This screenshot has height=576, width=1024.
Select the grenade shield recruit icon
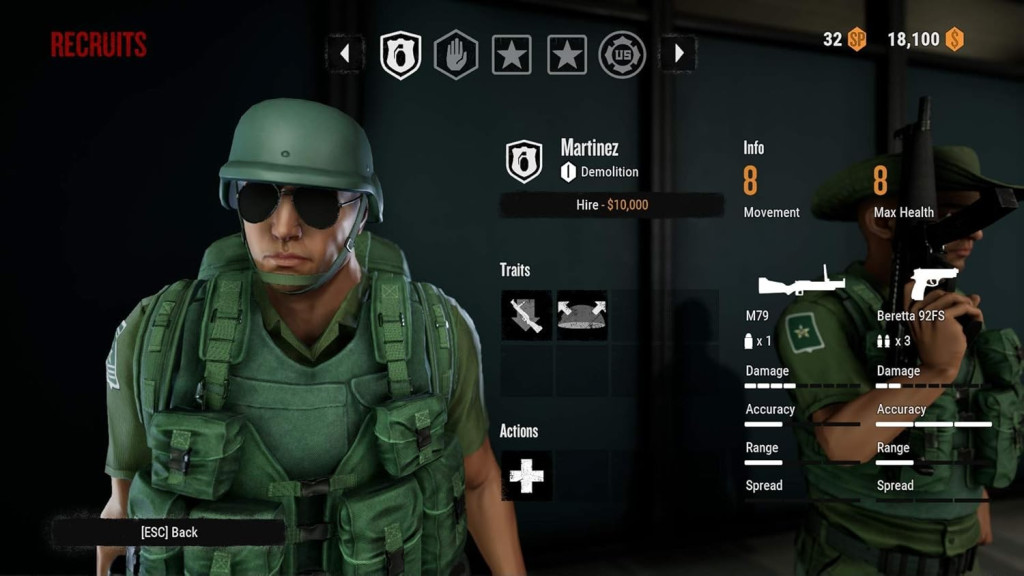tap(400, 54)
